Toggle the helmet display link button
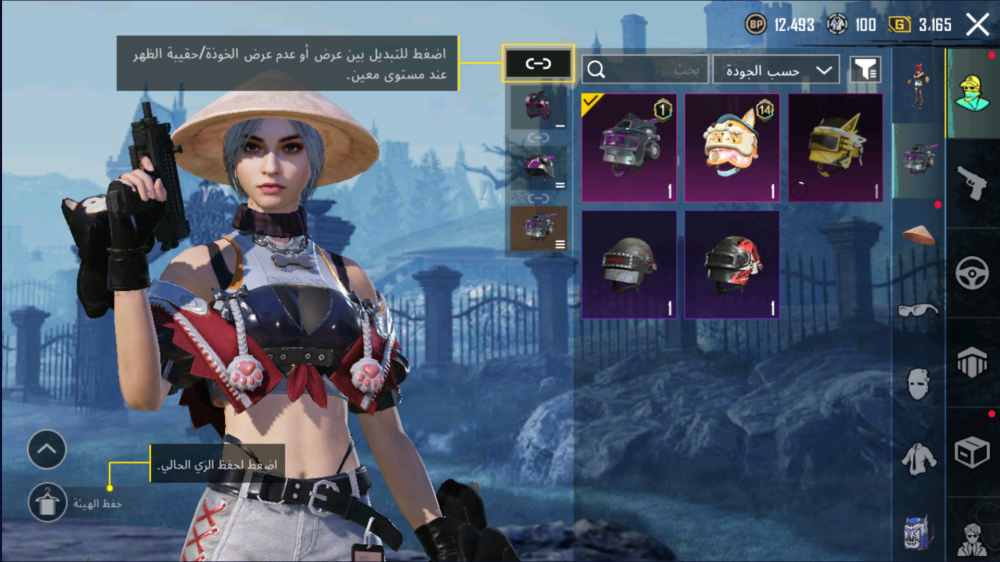The width and height of the screenshot is (1000, 562). (x=538, y=65)
